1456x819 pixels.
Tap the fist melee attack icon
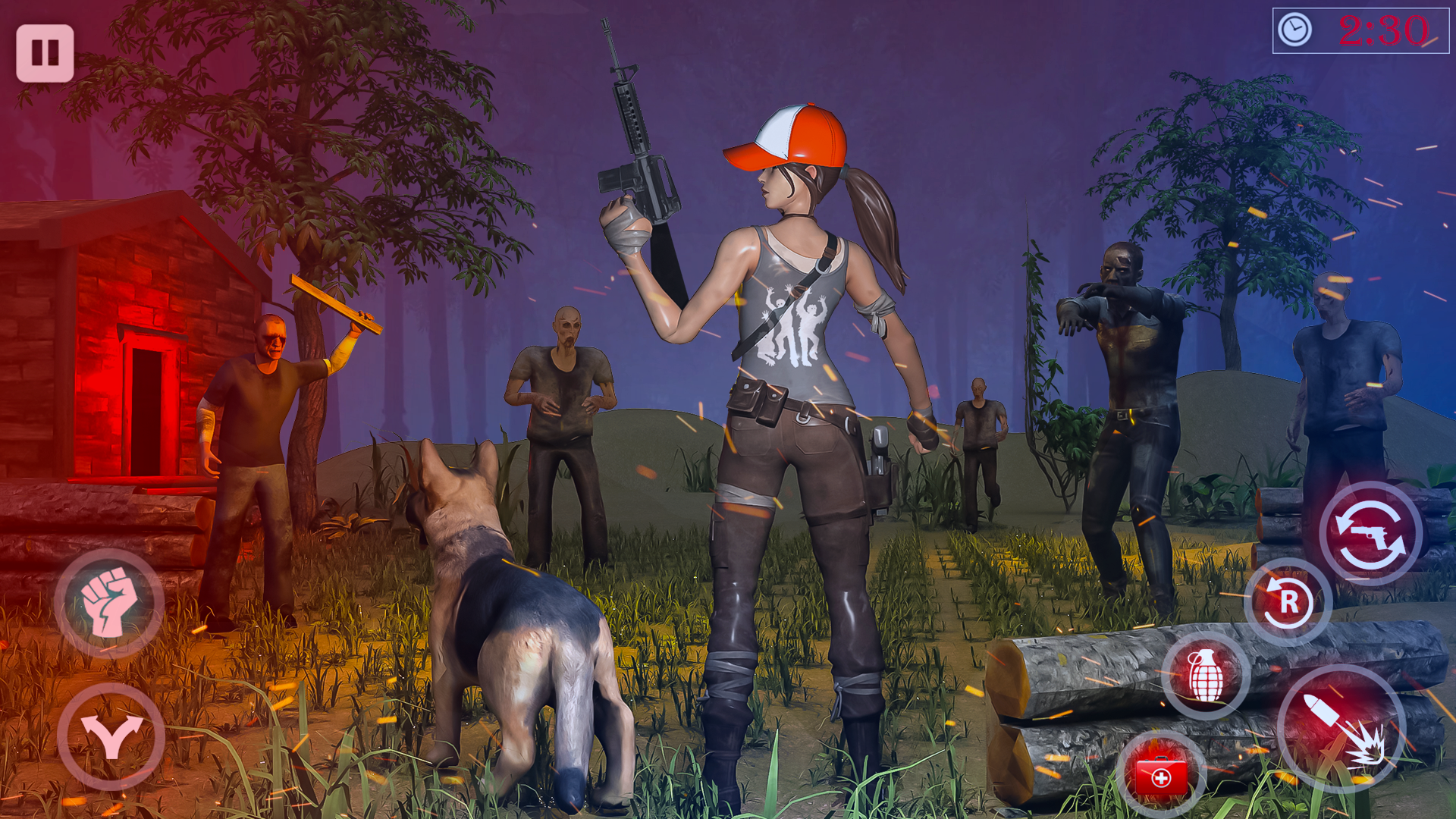coord(110,603)
